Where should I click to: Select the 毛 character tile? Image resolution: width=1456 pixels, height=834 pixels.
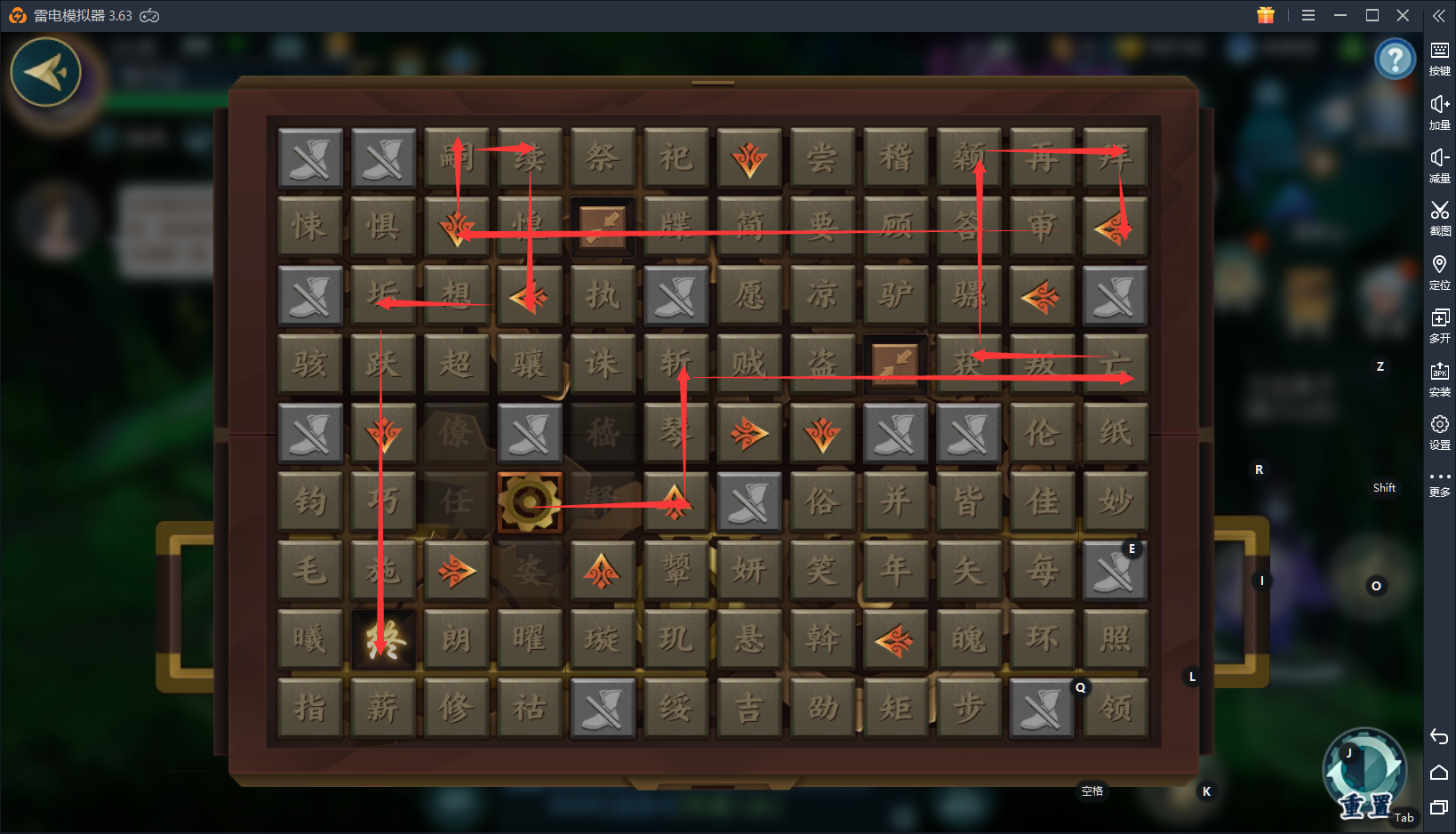[x=310, y=570]
